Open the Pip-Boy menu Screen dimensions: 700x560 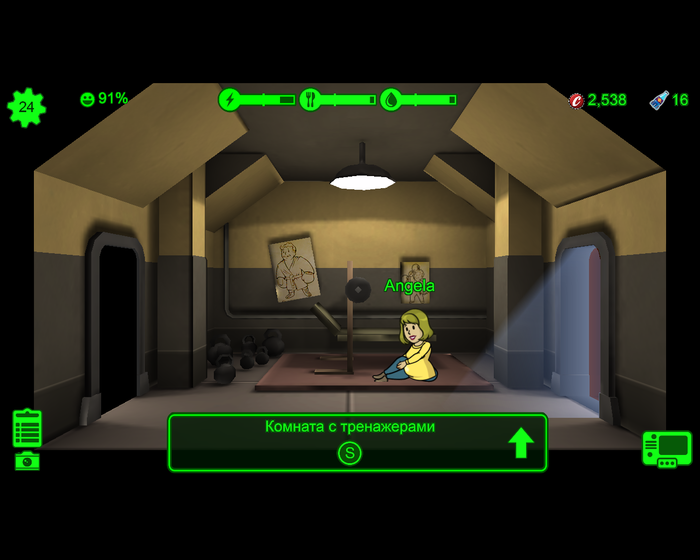(x=666, y=449)
